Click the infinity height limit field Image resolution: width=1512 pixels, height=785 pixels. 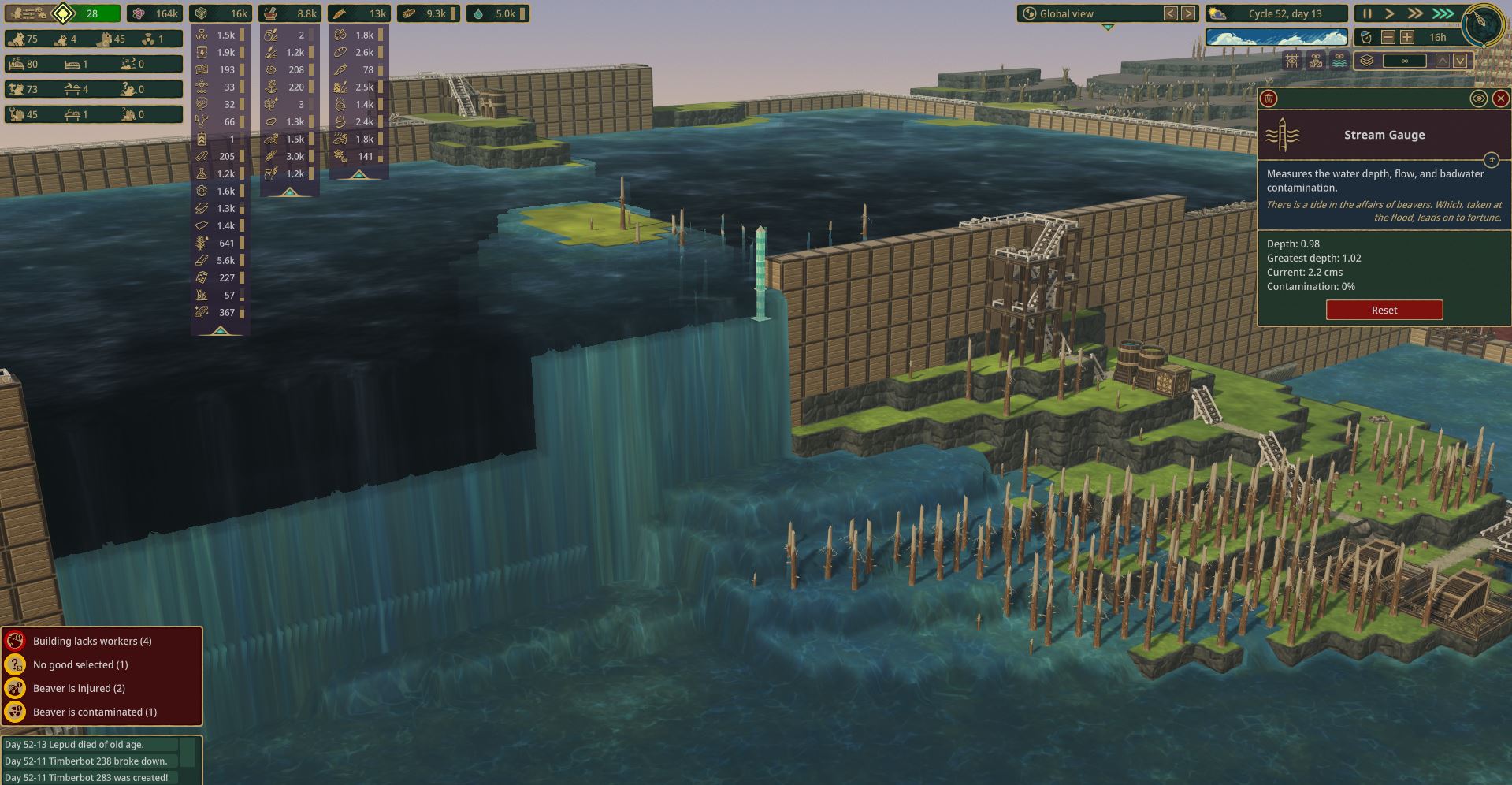tap(1406, 61)
